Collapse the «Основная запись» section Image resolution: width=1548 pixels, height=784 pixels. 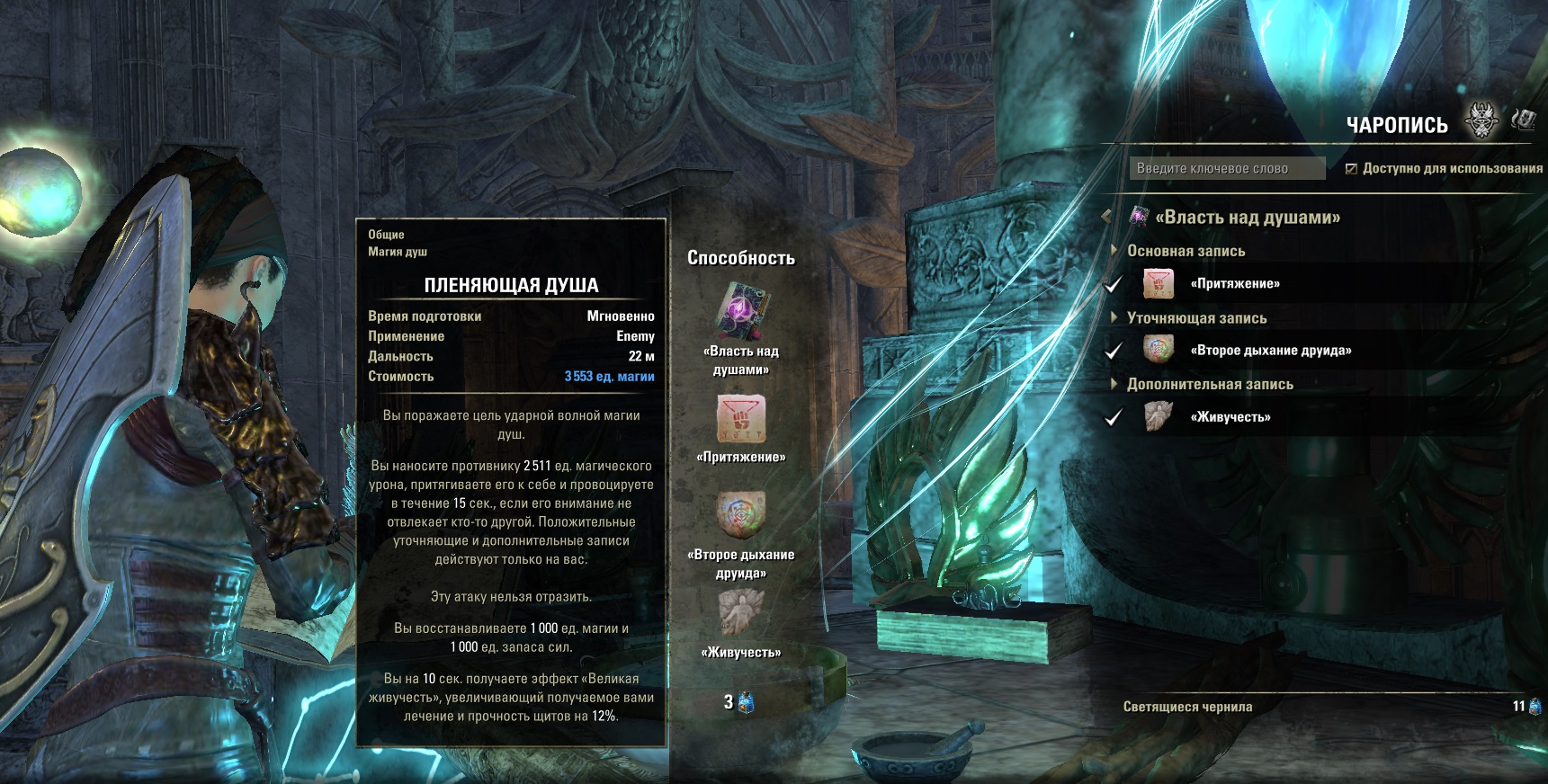(1115, 251)
